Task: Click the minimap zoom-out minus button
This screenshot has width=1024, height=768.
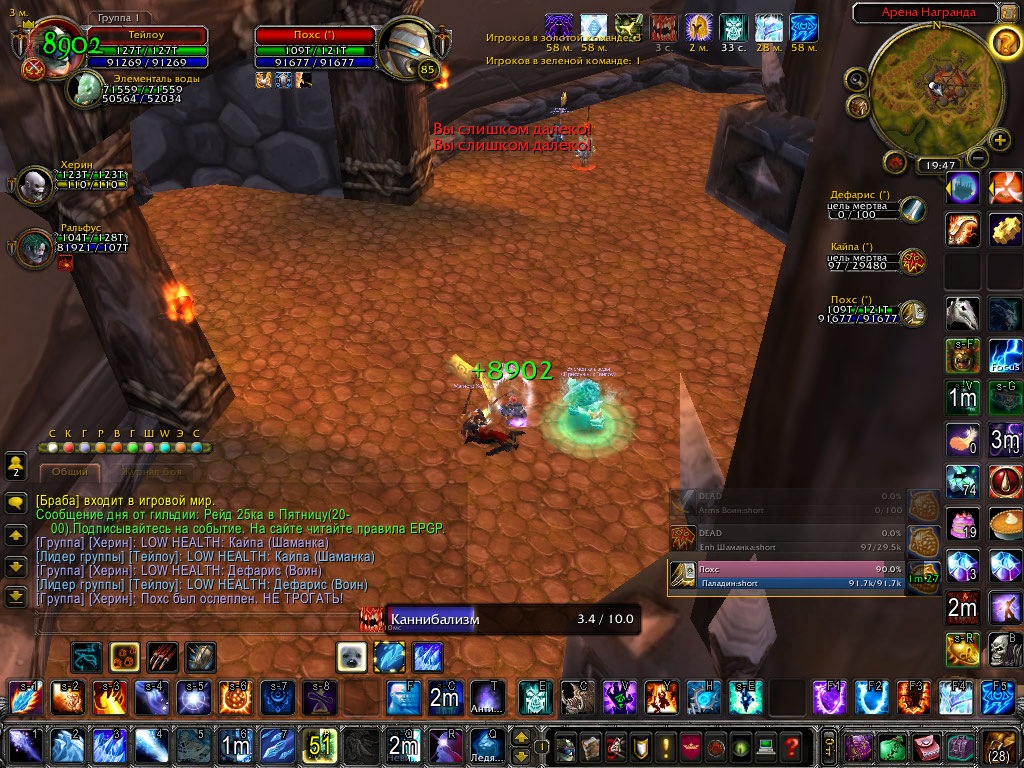Action: pyautogui.click(x=977, y=158)
